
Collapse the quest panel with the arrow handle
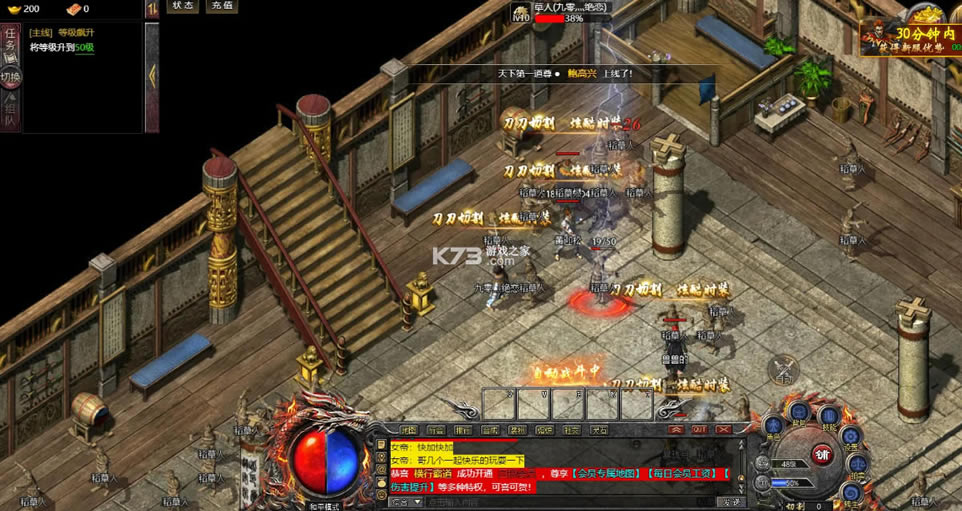pos(152,75)
